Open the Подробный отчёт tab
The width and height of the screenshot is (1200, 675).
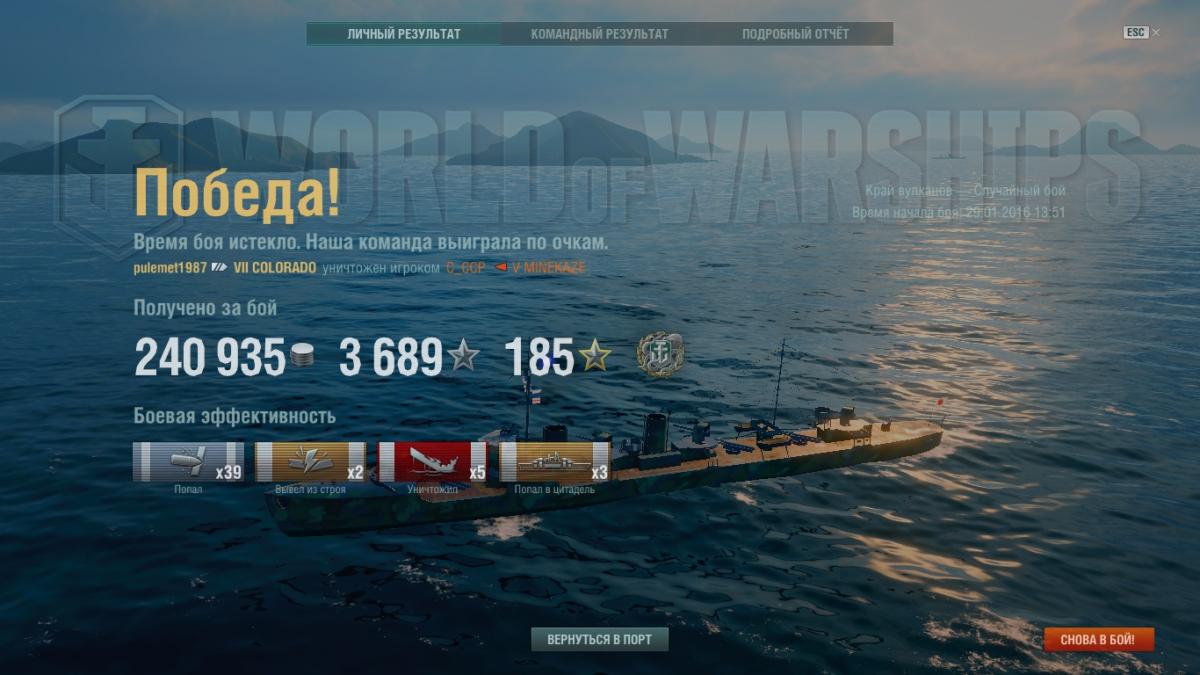[795, 34]
